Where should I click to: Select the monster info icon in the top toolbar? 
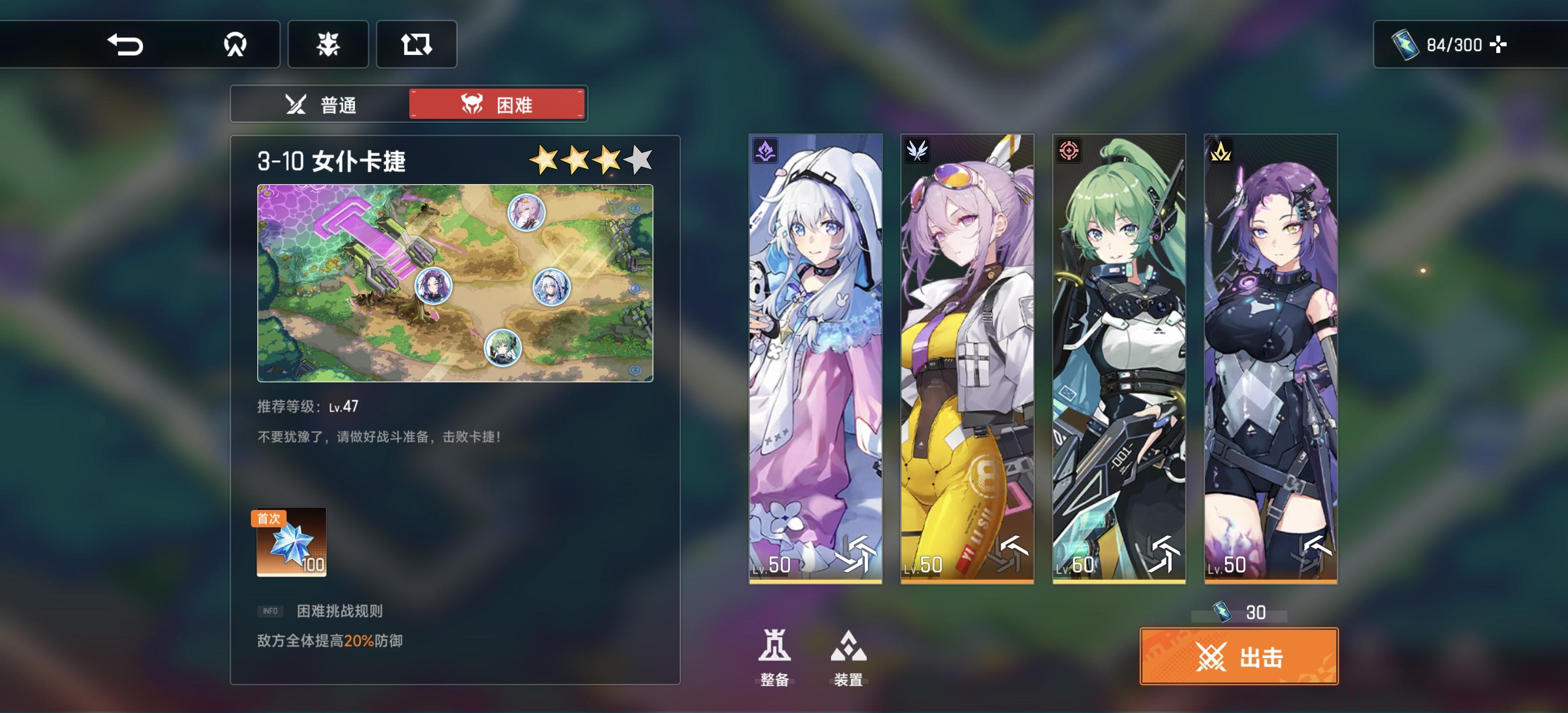pos(327,45)
